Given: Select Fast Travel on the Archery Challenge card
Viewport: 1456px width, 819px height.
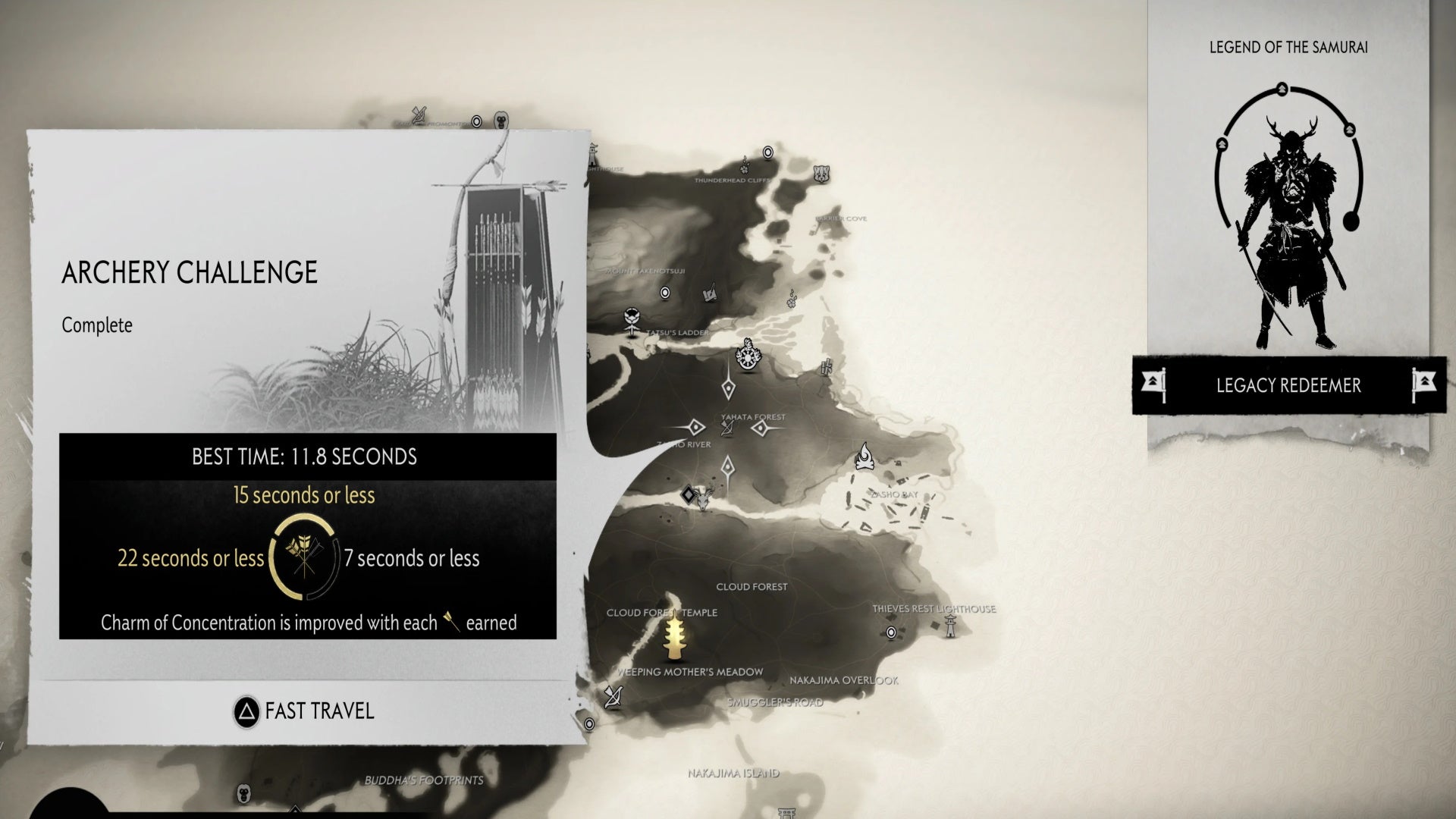Looking at the screenshot, I should (x=305, y=711).
